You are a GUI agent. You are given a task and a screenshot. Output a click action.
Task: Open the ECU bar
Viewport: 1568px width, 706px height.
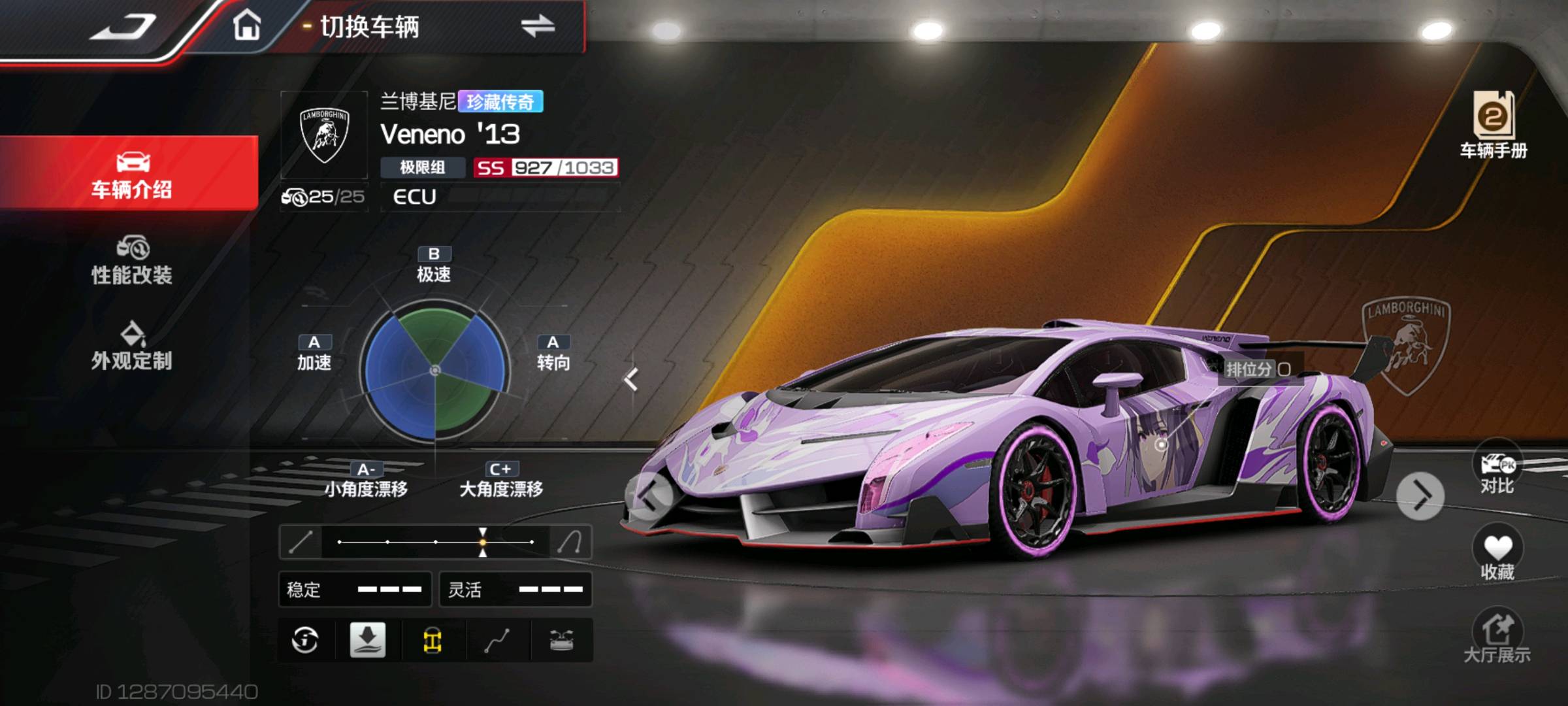pos(500,197)
